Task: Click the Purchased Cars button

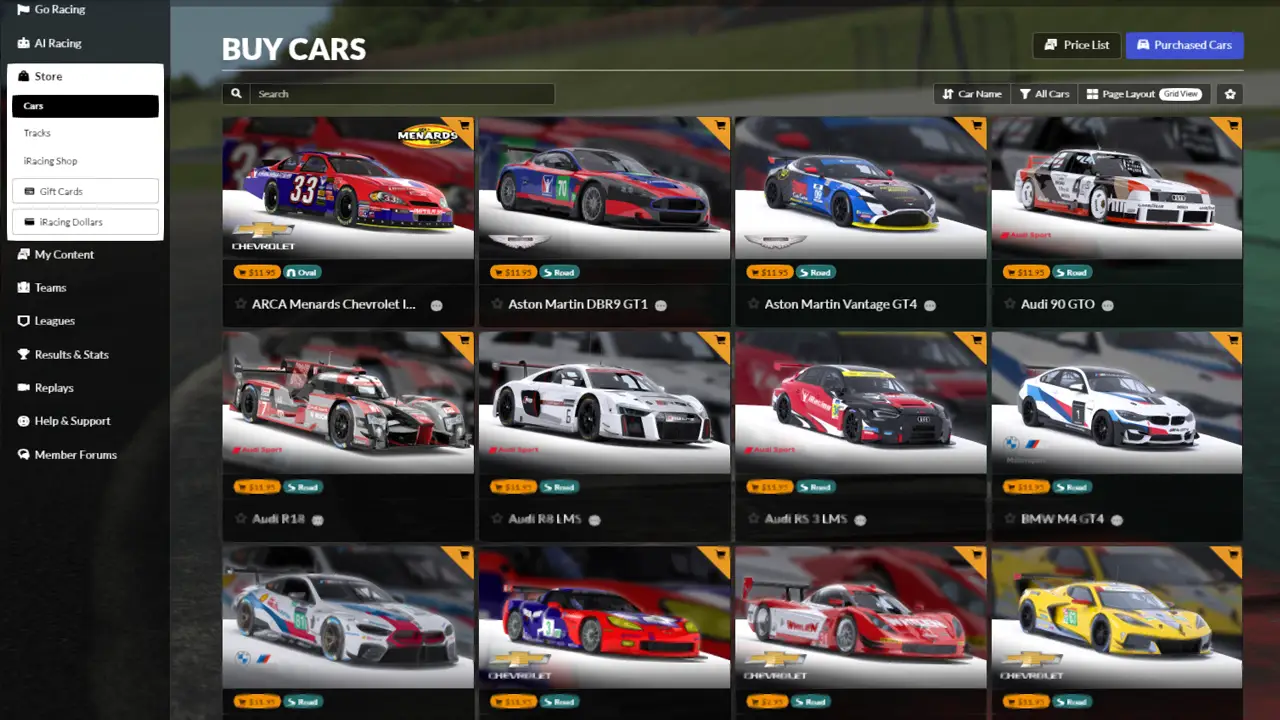Action: pos(1185,45)
